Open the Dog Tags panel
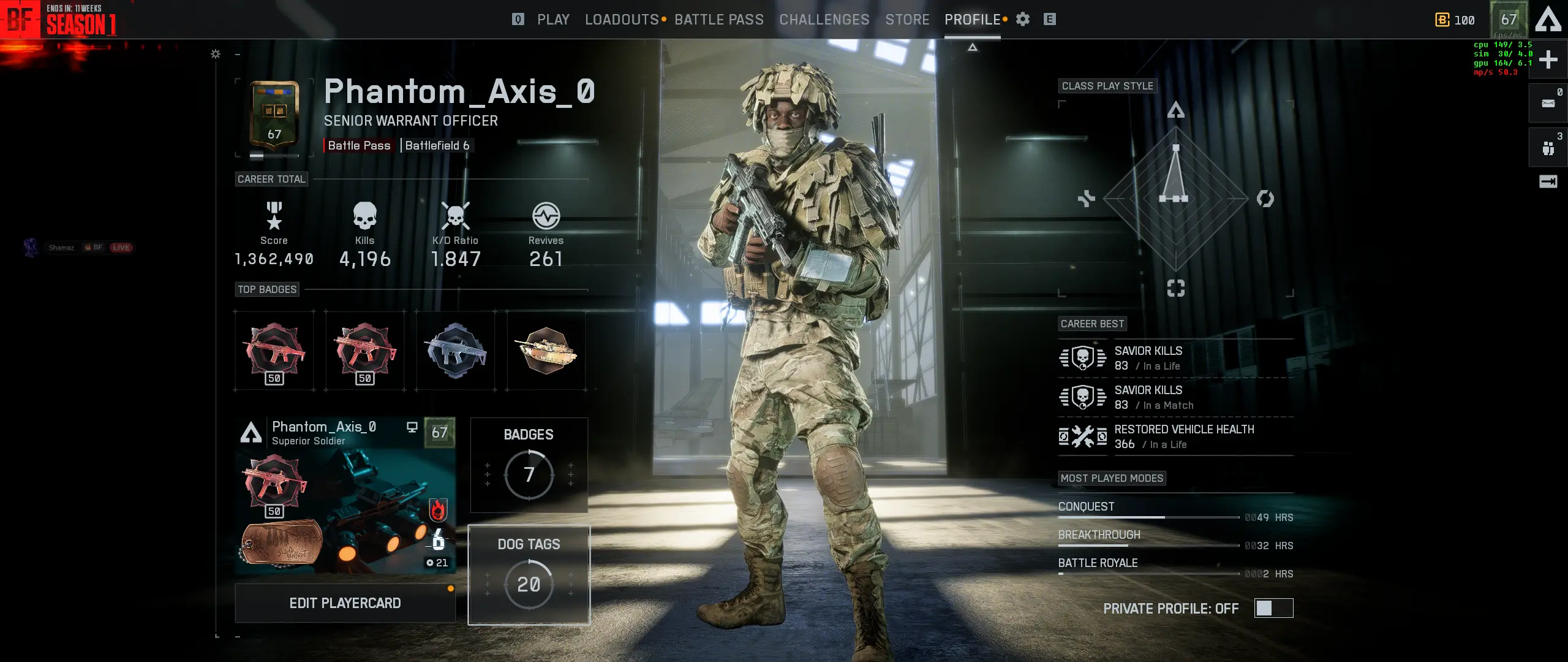Image resolution: width=1568 pixels, height=662 pixels. 529,574
